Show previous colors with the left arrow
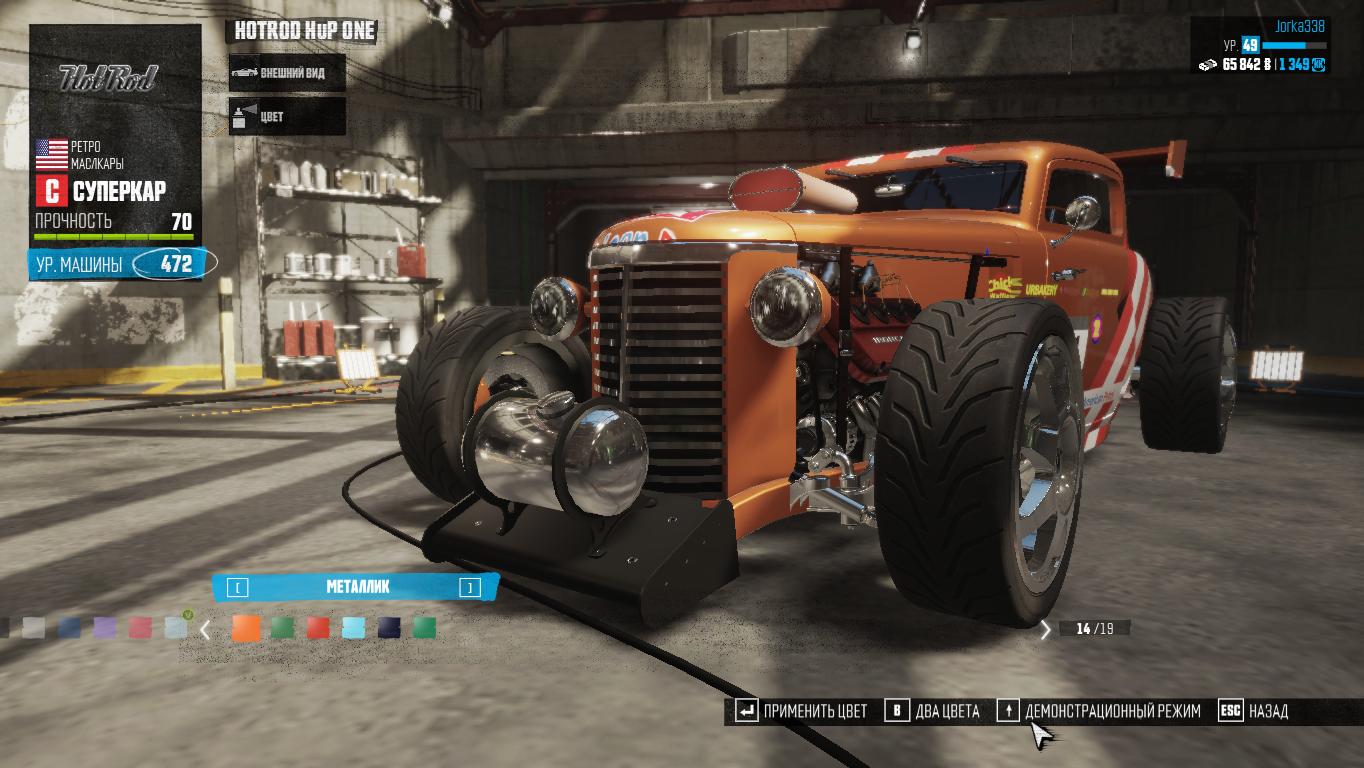This screenshot has height=768, width=1364. click(x=205, y=630)
